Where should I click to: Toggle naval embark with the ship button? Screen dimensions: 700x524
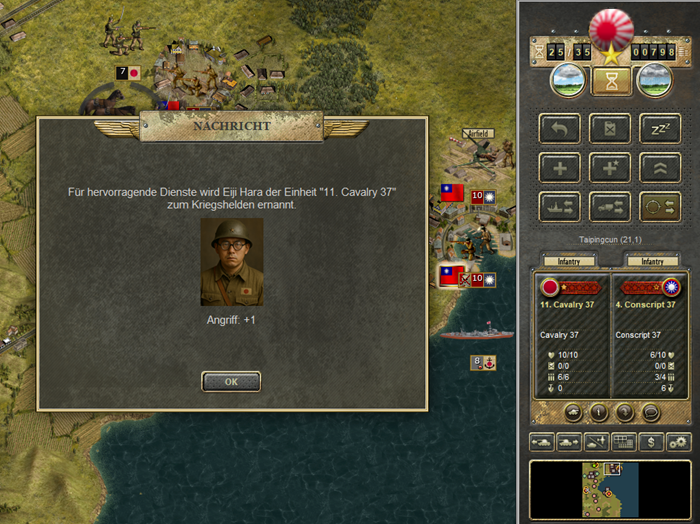(559, 206)
